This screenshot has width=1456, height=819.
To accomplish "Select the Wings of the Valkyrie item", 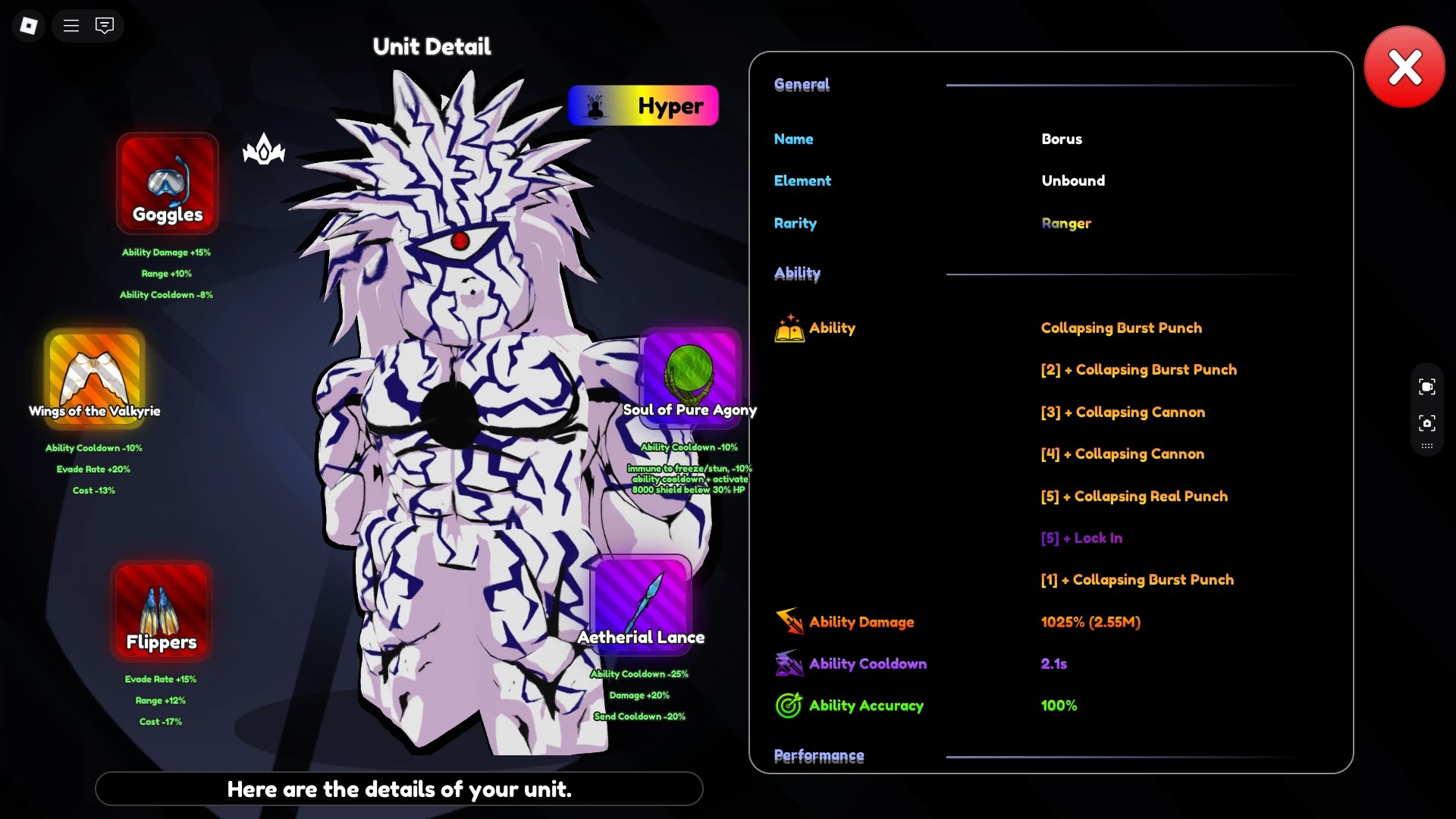I will point(93,378).
